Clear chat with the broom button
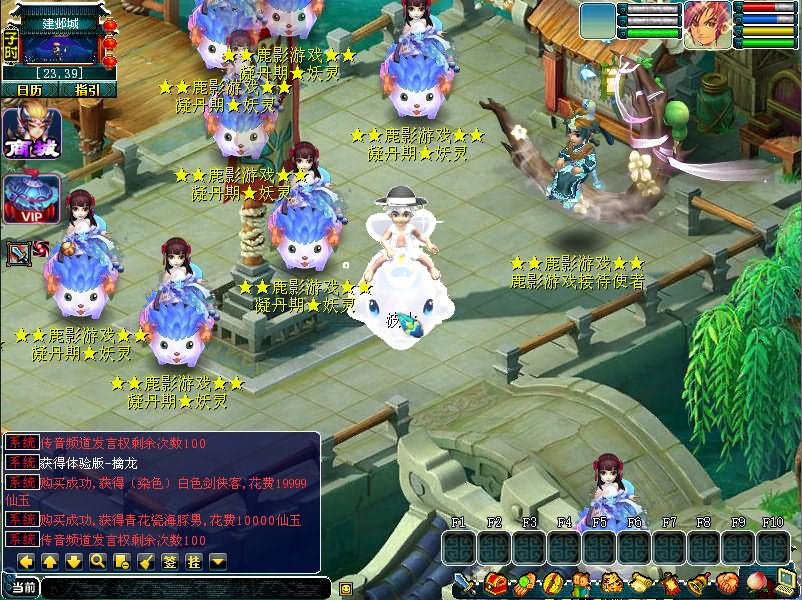The image size is (802, 600). pyautogui.click(x=145, y=561)
